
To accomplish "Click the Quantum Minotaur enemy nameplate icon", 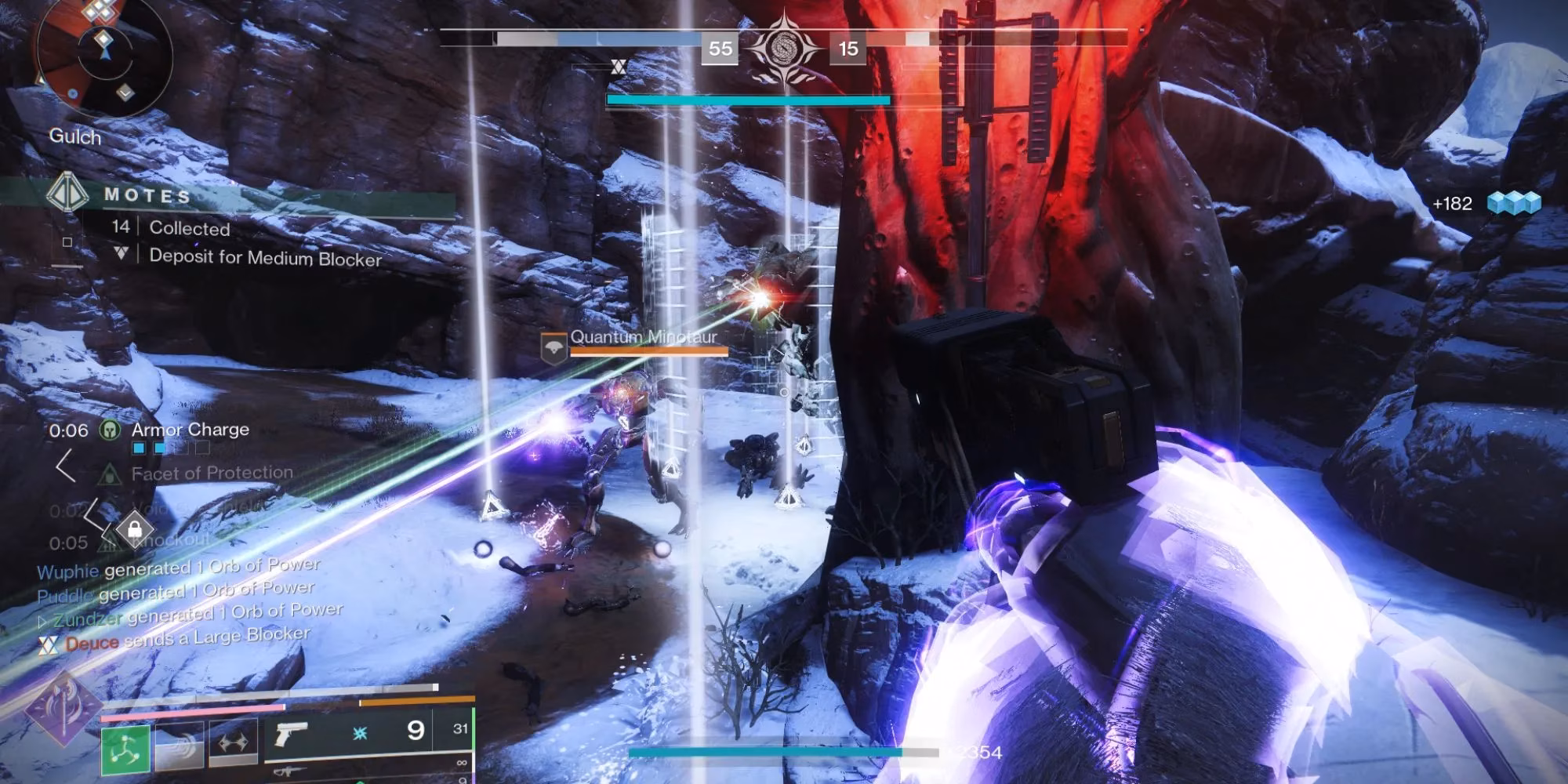I will pyautogui.click(x=554, y=347).
